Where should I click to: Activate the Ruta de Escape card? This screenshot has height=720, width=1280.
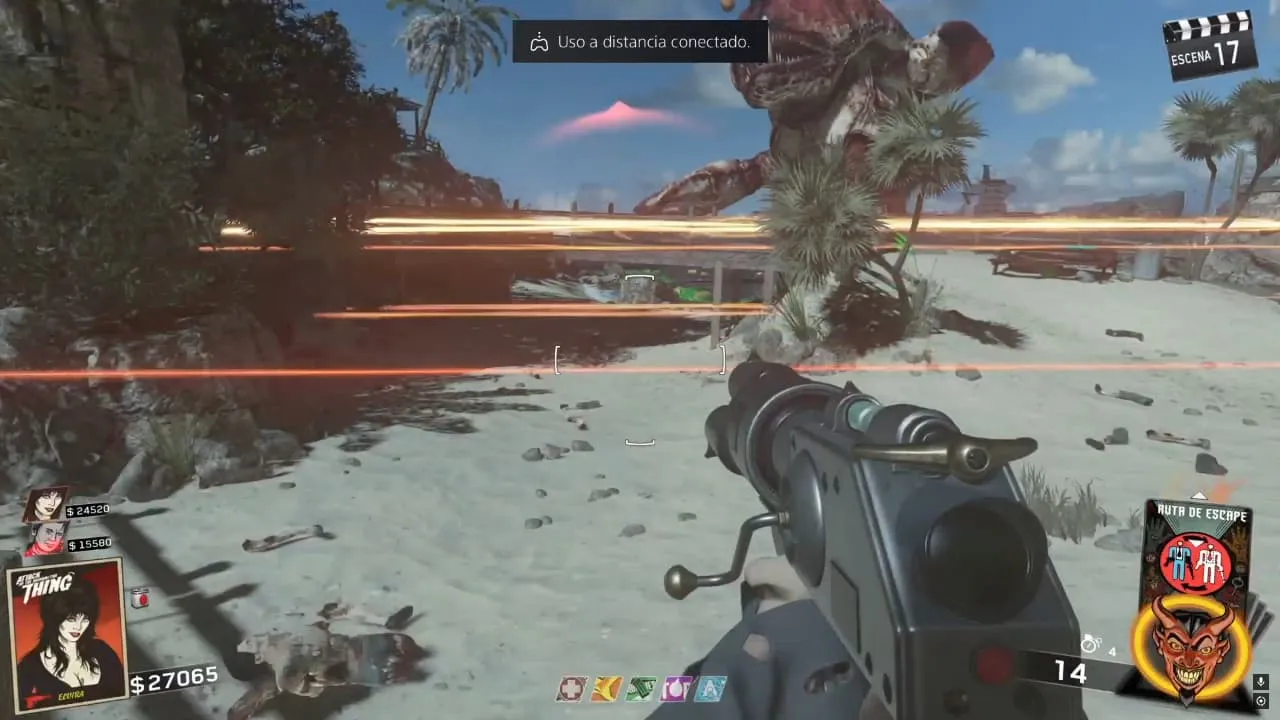click(1196, 550)
